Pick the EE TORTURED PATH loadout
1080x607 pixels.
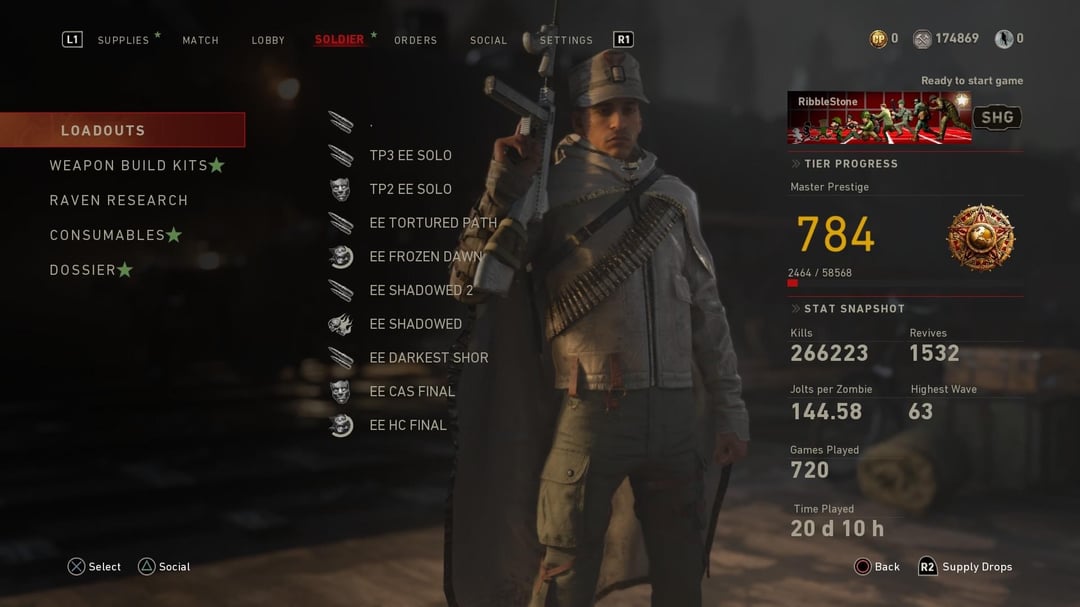432,223
